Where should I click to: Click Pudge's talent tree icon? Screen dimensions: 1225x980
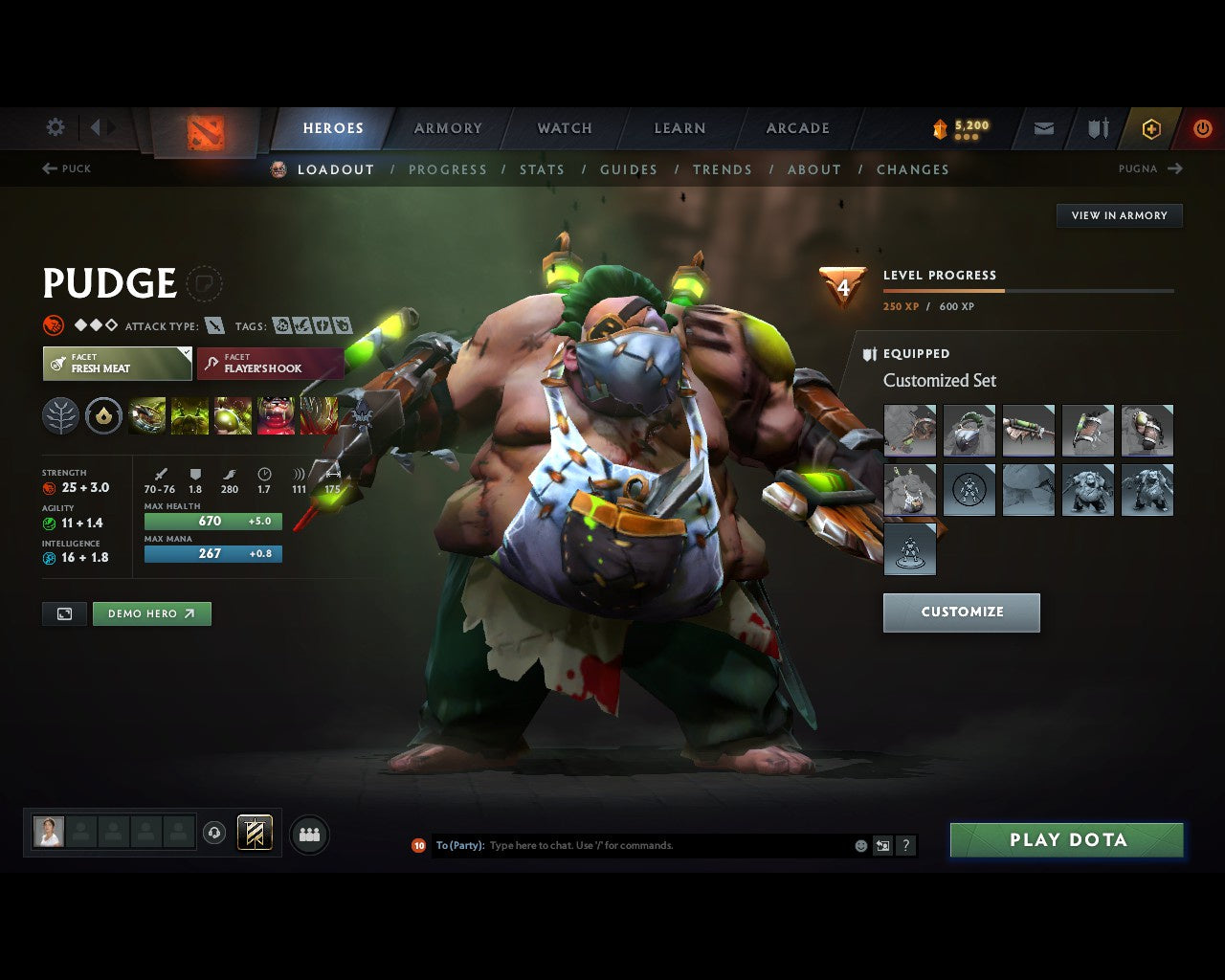[61, 415]
